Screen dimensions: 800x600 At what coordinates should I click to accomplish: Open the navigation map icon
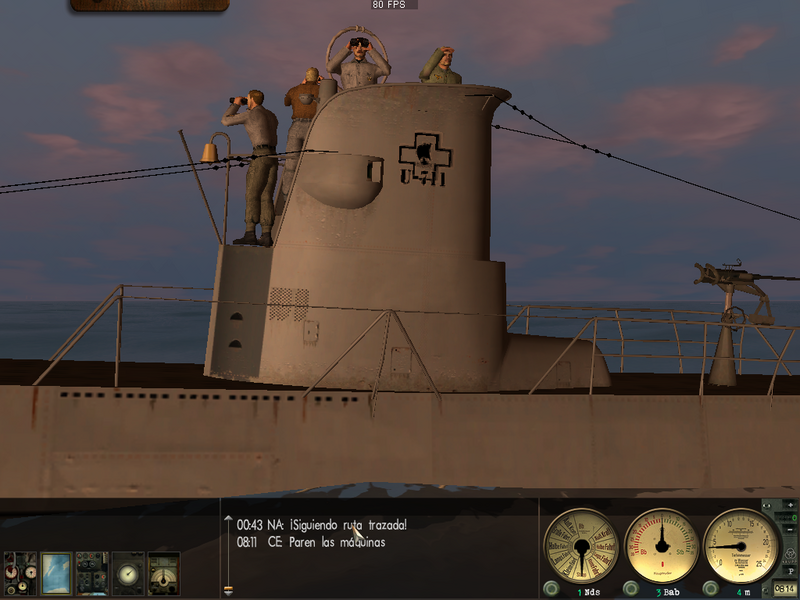[x=56, y=573]
